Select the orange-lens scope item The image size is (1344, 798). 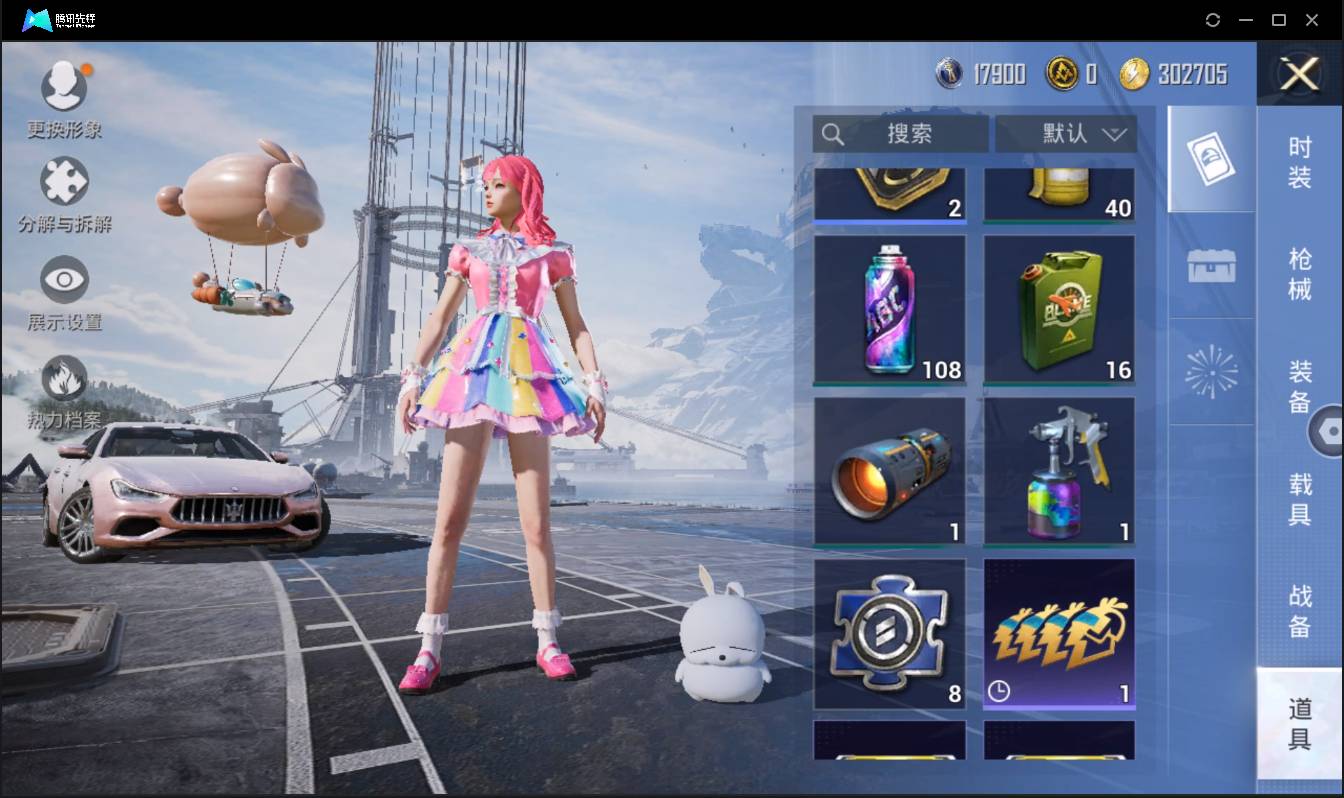point(889,472)
